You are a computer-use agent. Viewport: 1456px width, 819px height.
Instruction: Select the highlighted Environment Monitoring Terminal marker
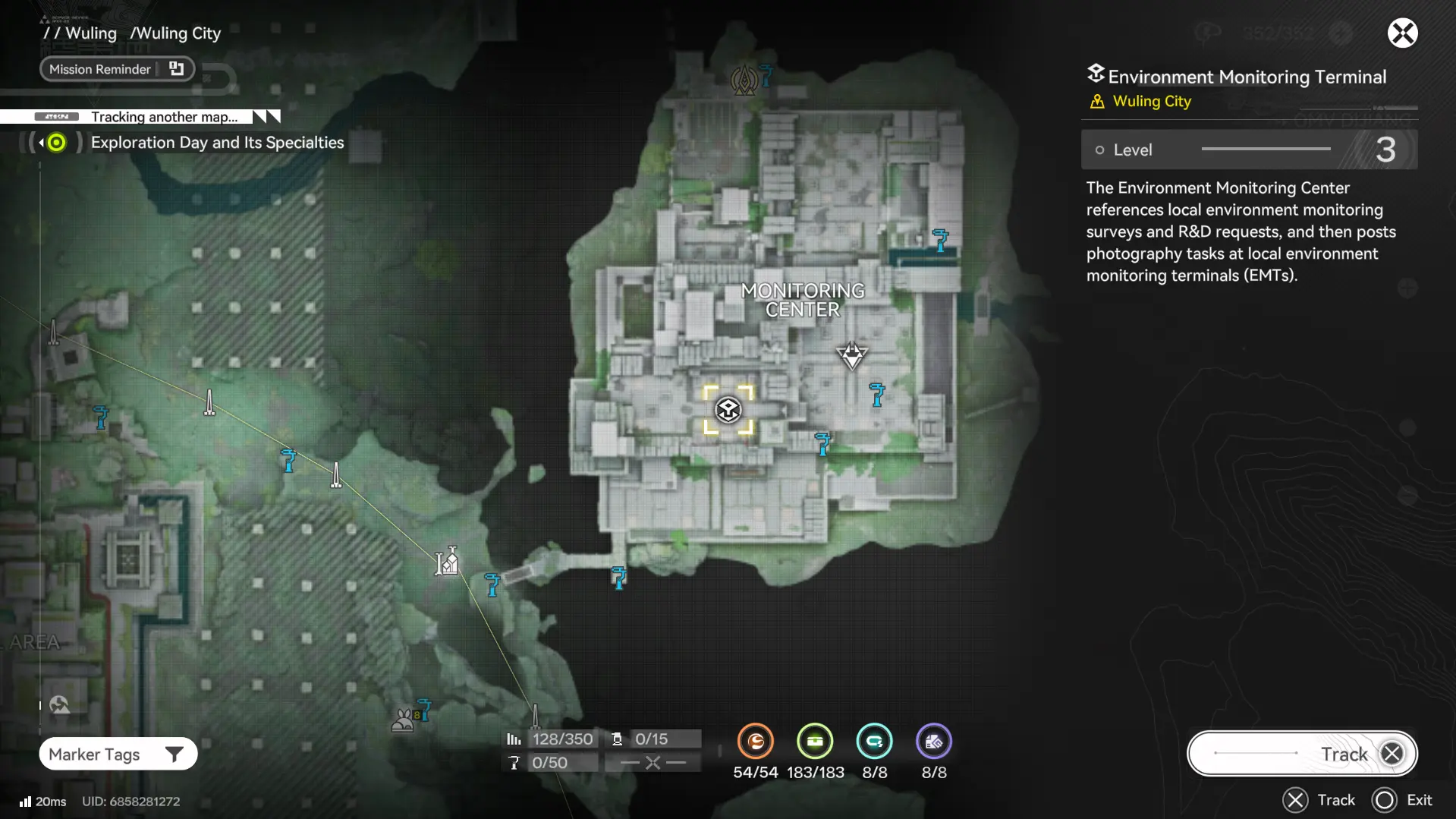point(728,410)
